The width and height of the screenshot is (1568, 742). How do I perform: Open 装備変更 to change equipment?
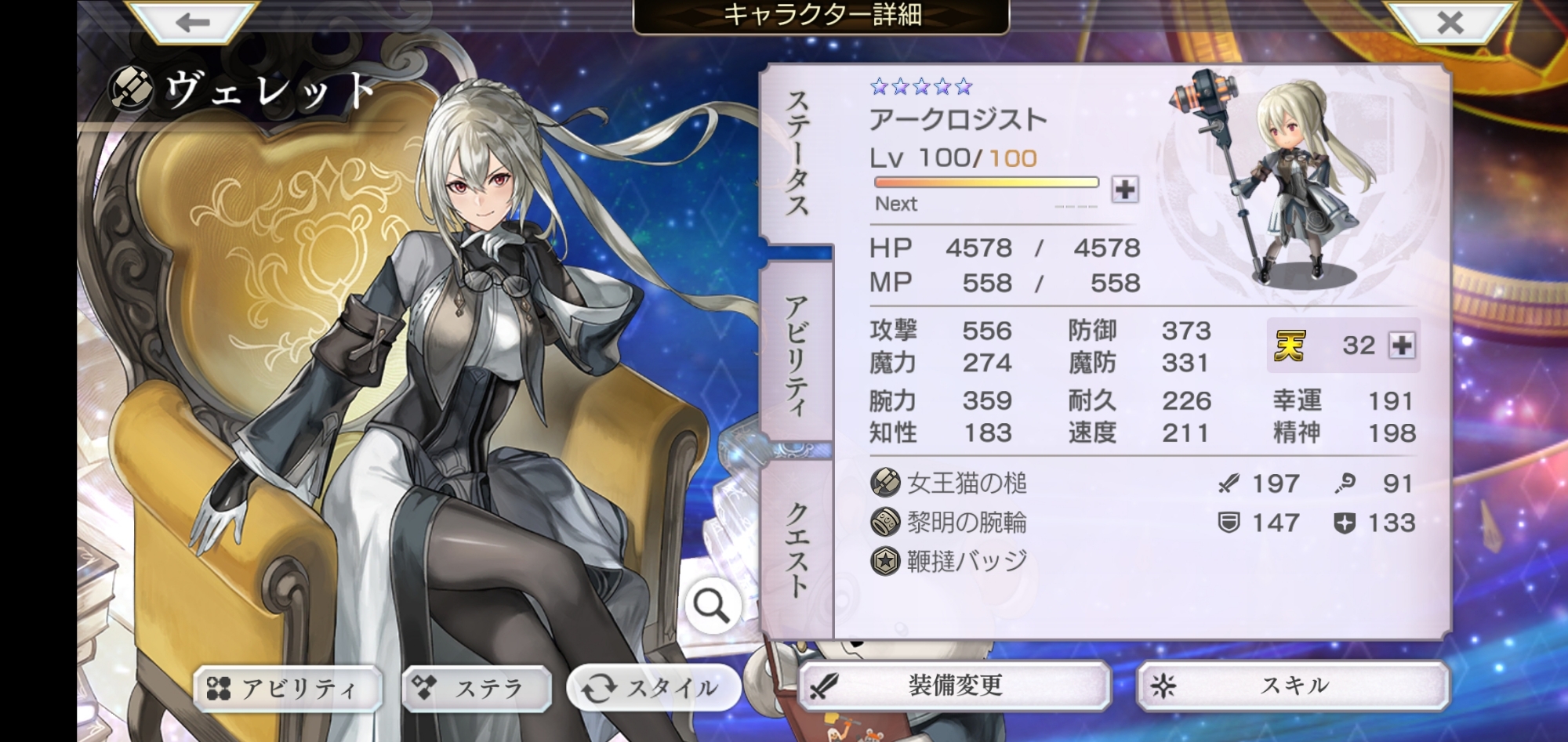click(x=955, y=686)
